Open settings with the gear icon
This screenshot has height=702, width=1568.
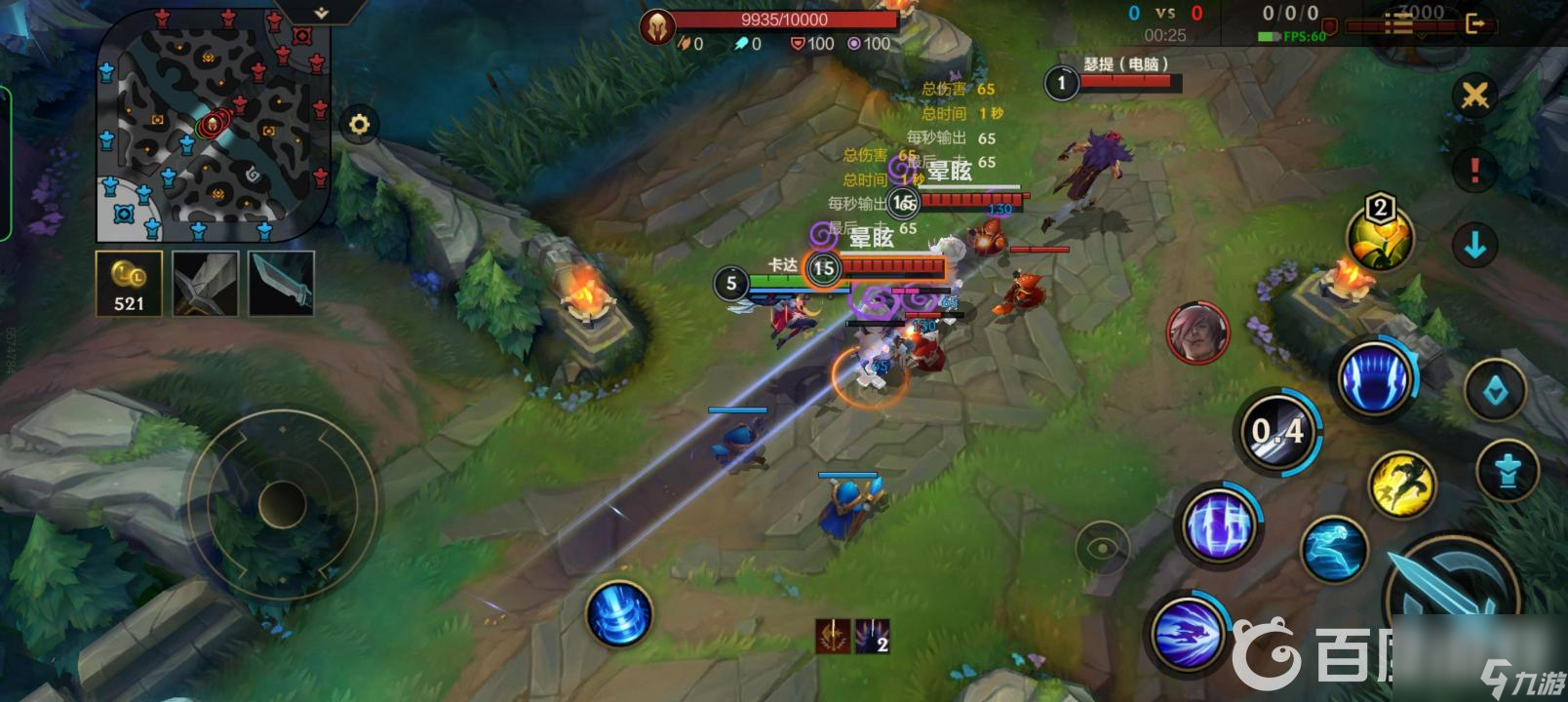[x=360, y=125]
